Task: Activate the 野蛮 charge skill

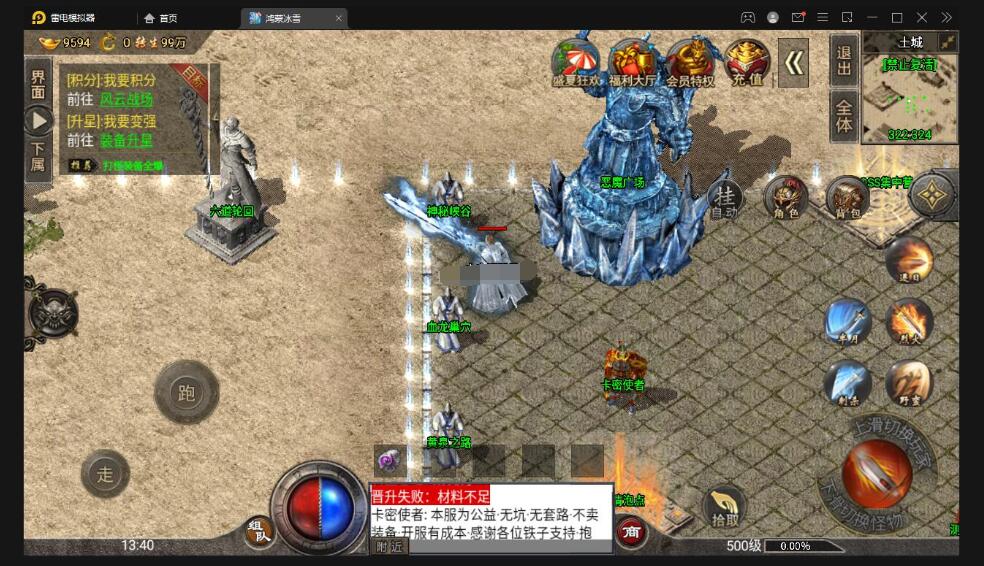Action: tap(908, 384)
